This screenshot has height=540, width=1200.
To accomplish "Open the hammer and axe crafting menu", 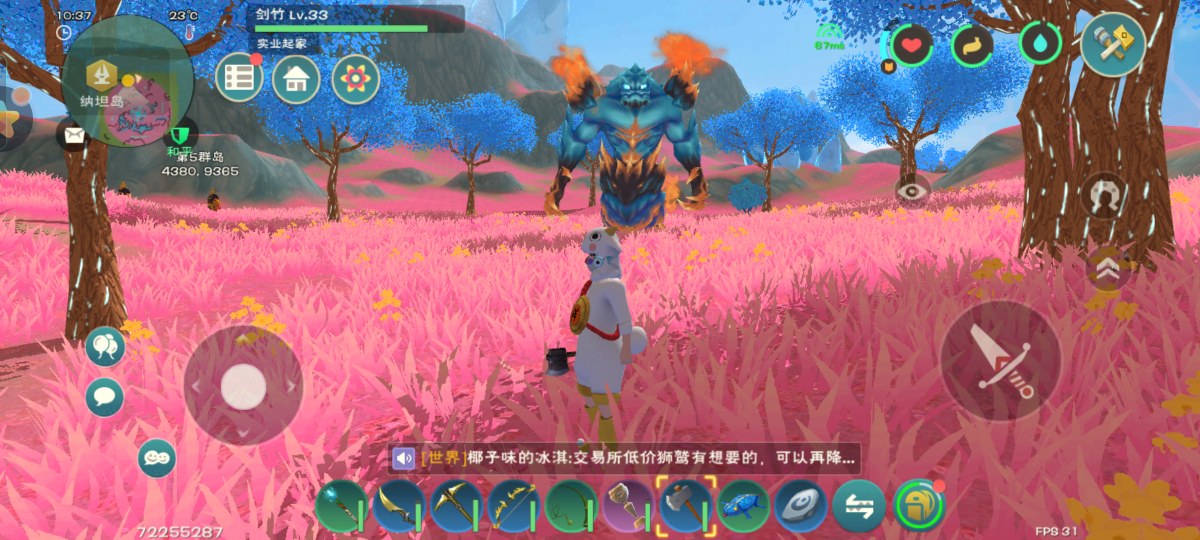I will (1113, 45).
